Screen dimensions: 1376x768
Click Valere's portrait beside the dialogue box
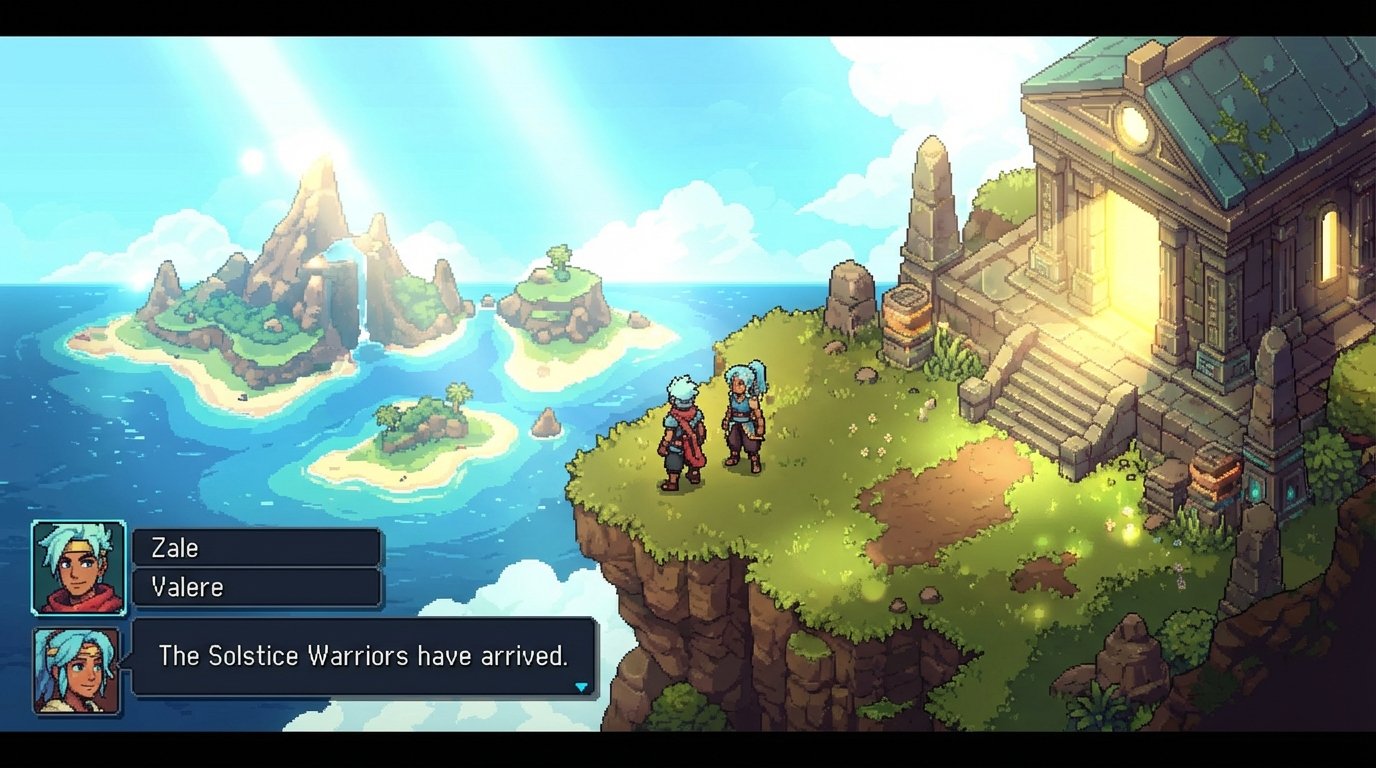[77, 668]
